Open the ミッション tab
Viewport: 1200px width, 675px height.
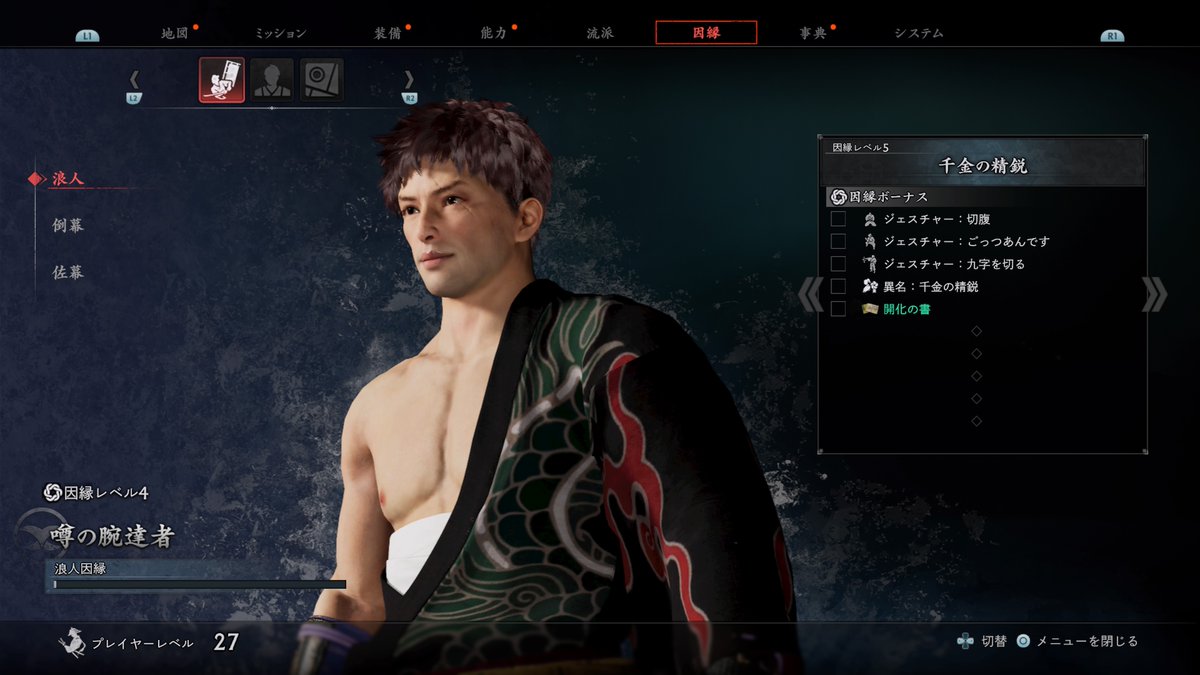tap(280, 33)
